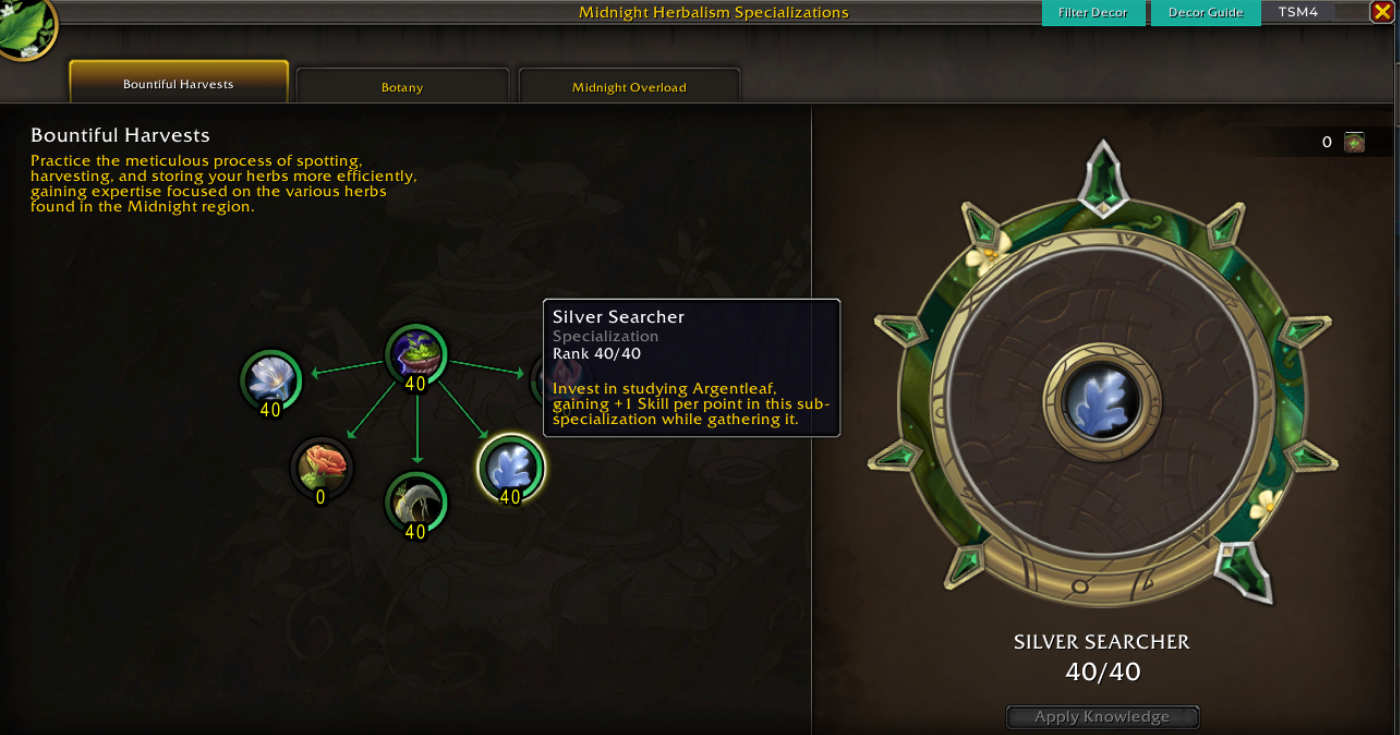Switch to the Botany tab
1400x735 pixels.
tap(402, 87)
